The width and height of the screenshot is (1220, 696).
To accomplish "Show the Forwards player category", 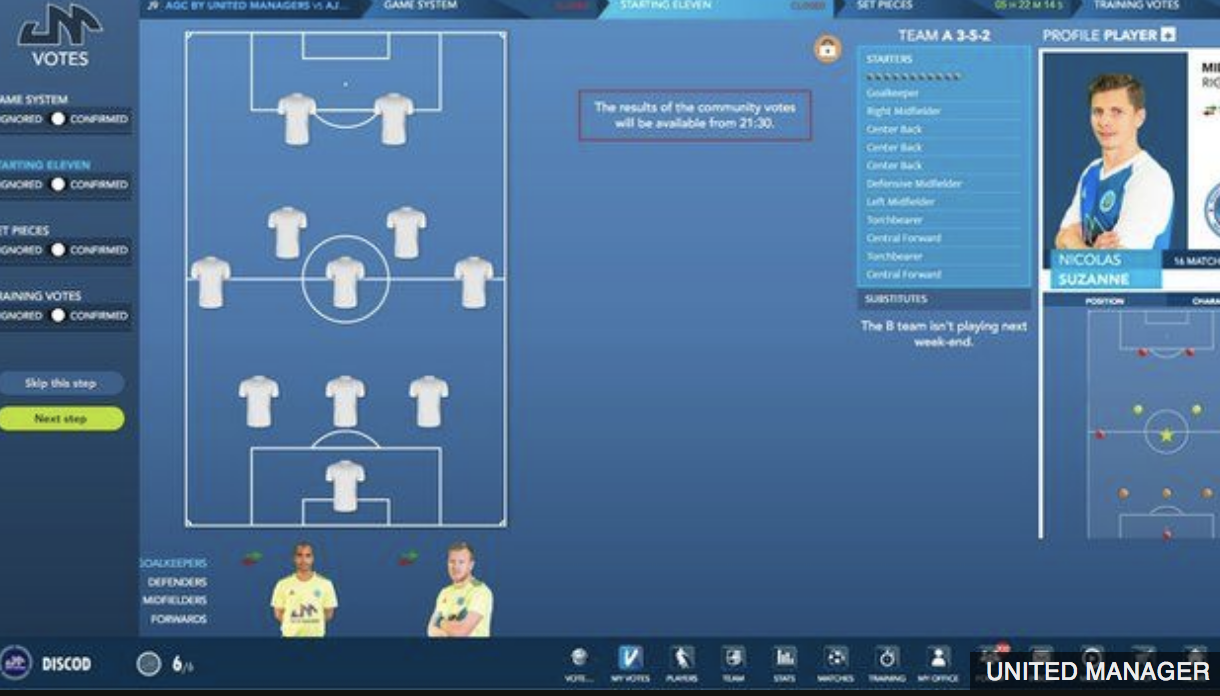I will [x=178, y=619].
